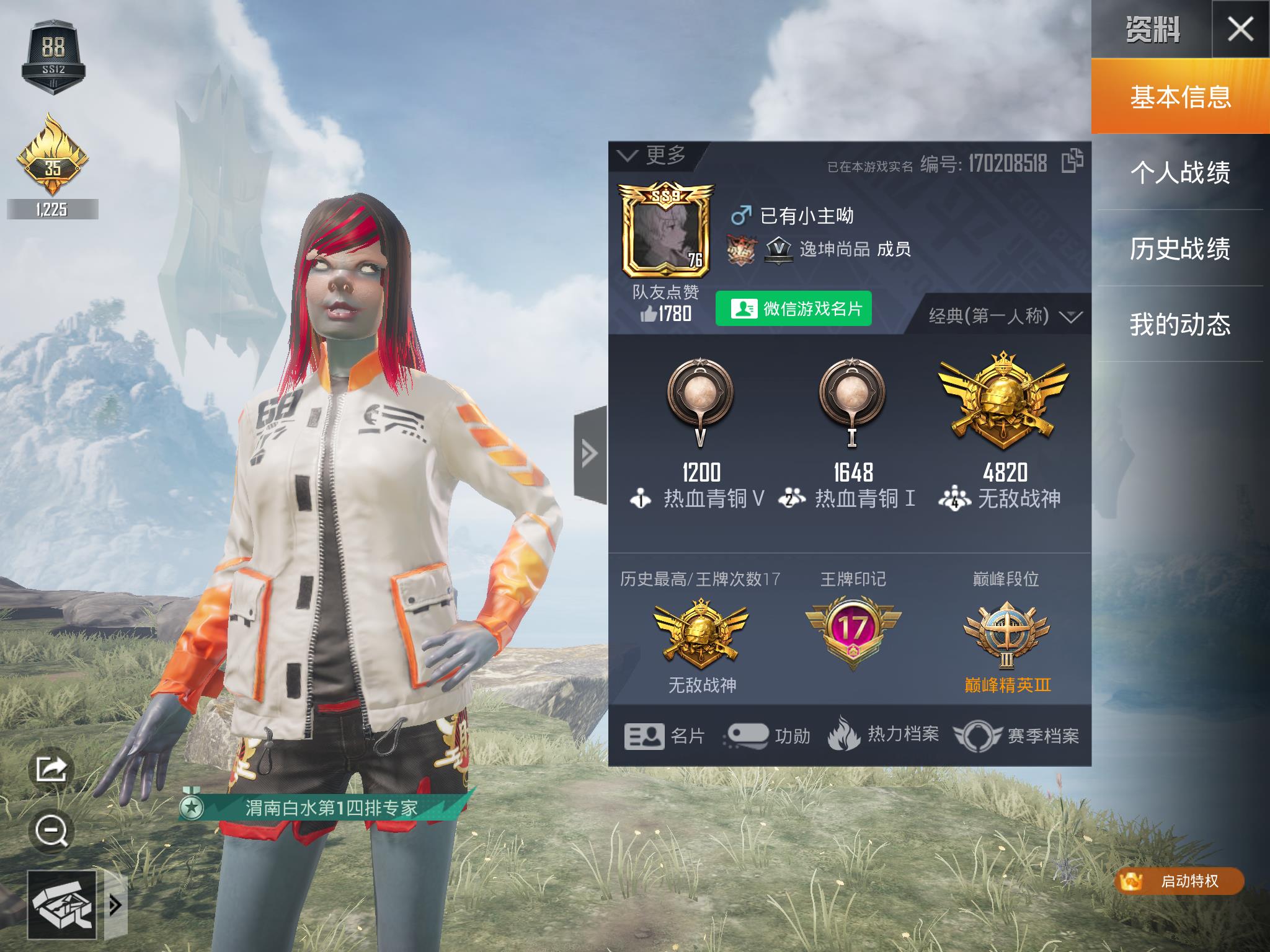Expand the 更多 dropdown

point(654,156)
